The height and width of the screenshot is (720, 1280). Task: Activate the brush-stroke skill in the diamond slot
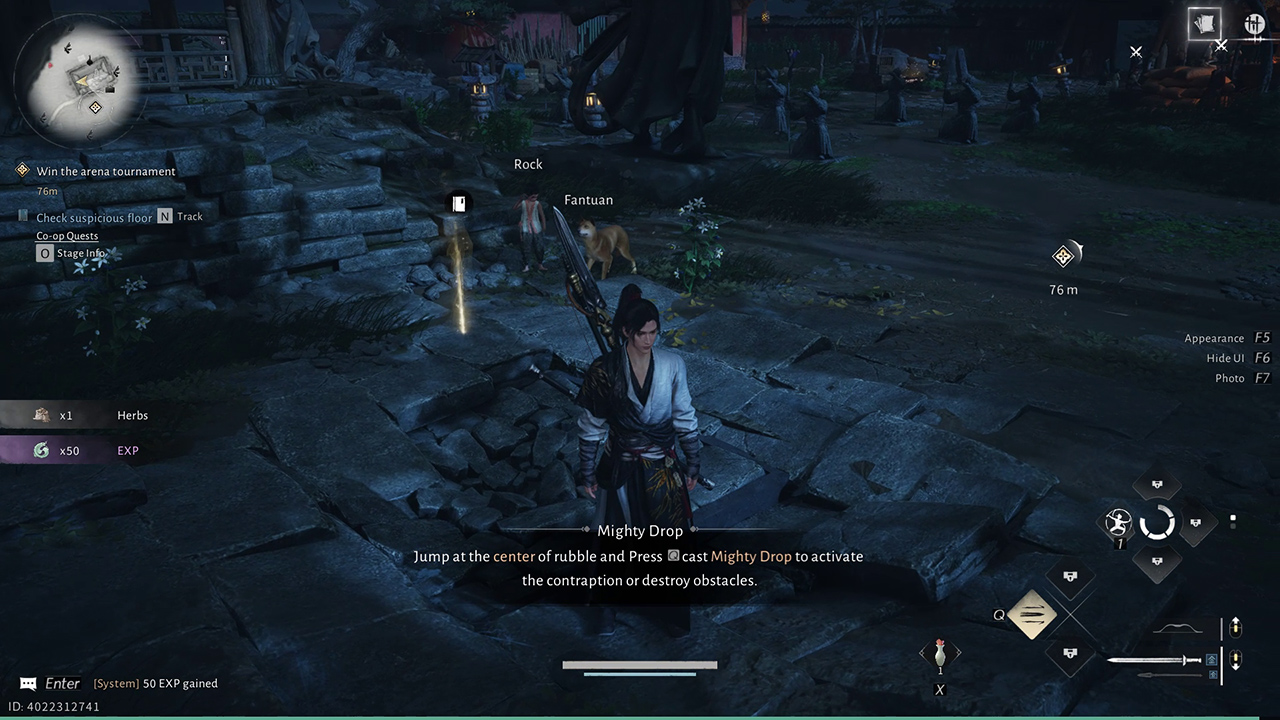click(1033, 614)
